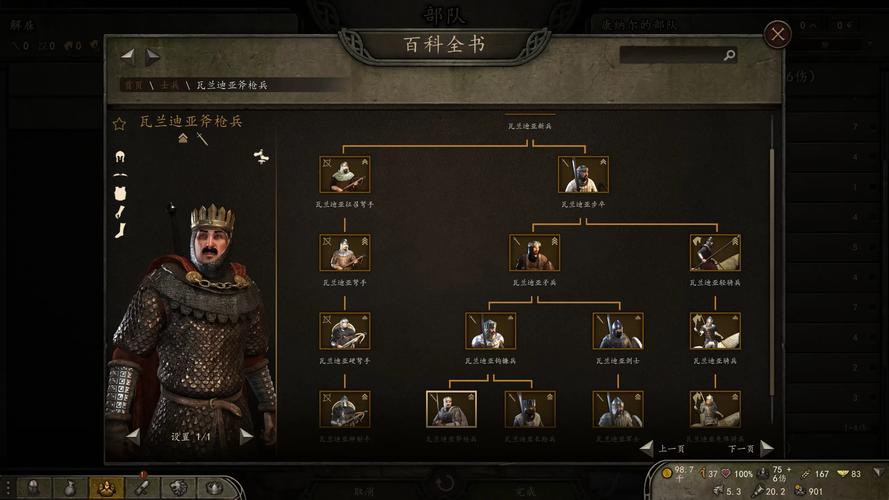
Task: Choose the 瓦兰迪亚轻骑兵 troop portrait
Action: coord(715,253)
